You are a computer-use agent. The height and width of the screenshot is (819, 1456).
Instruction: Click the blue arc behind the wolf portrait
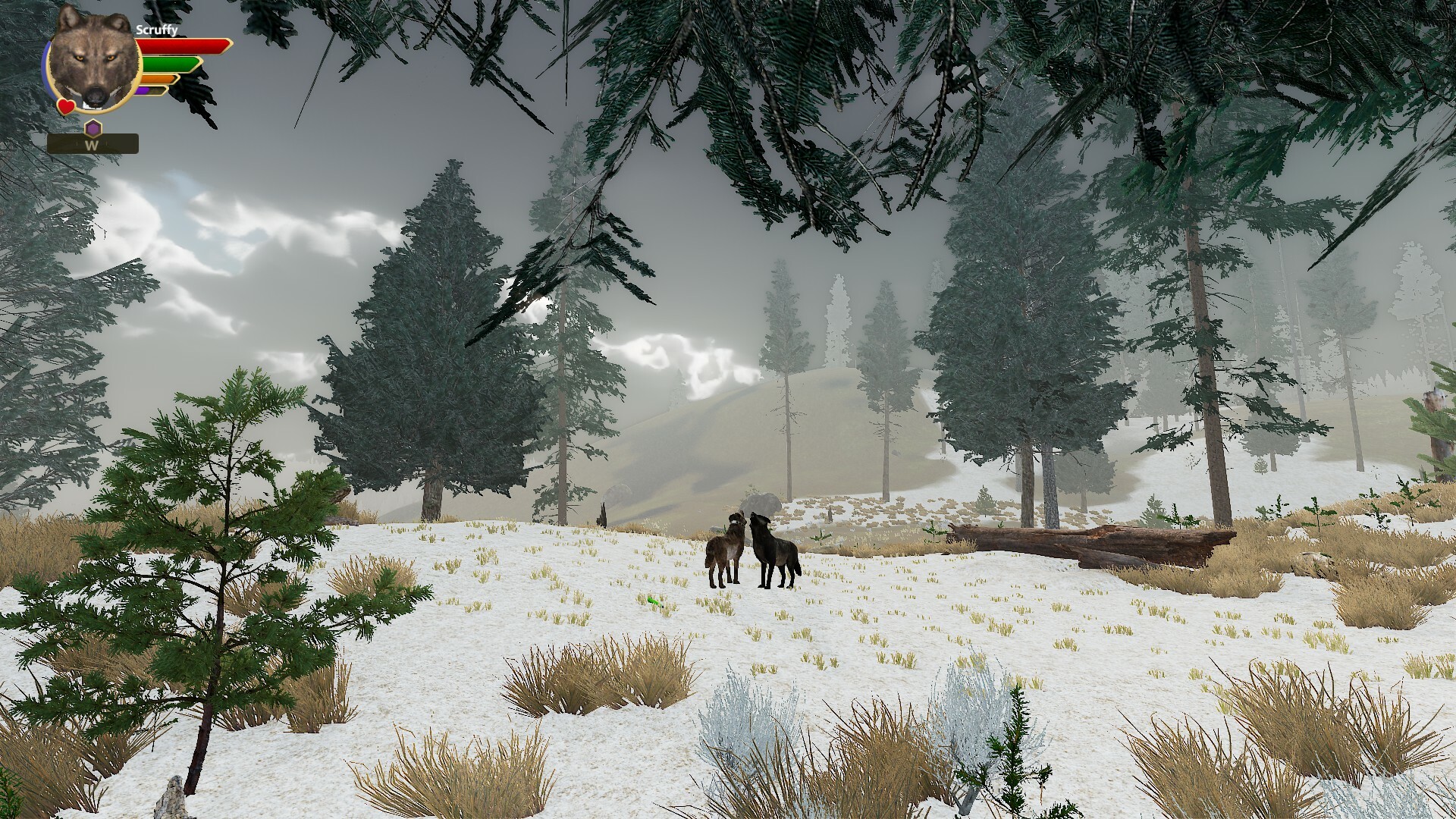coord(44,67)
